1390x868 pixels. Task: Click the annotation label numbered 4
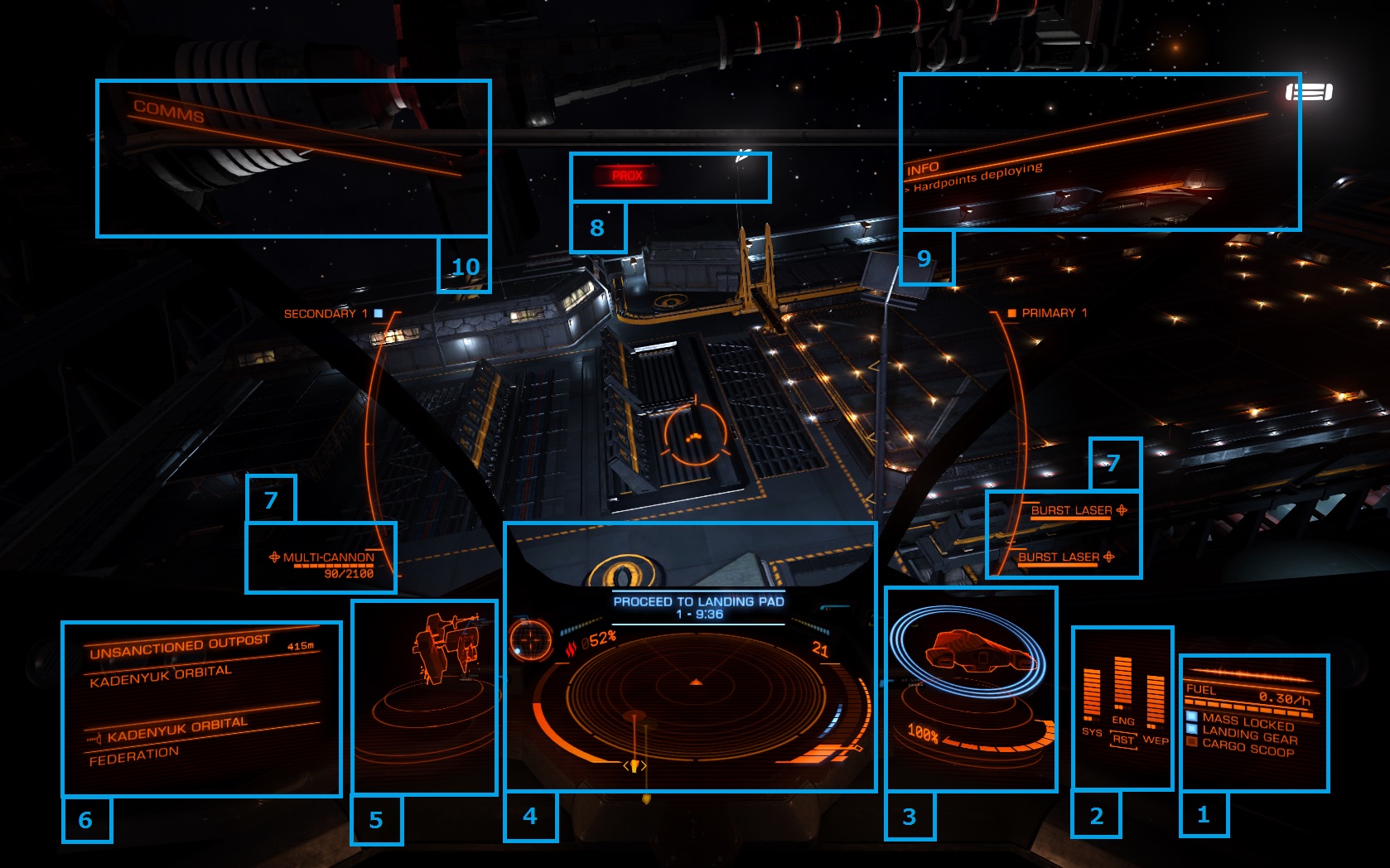[x=530, y=817]
